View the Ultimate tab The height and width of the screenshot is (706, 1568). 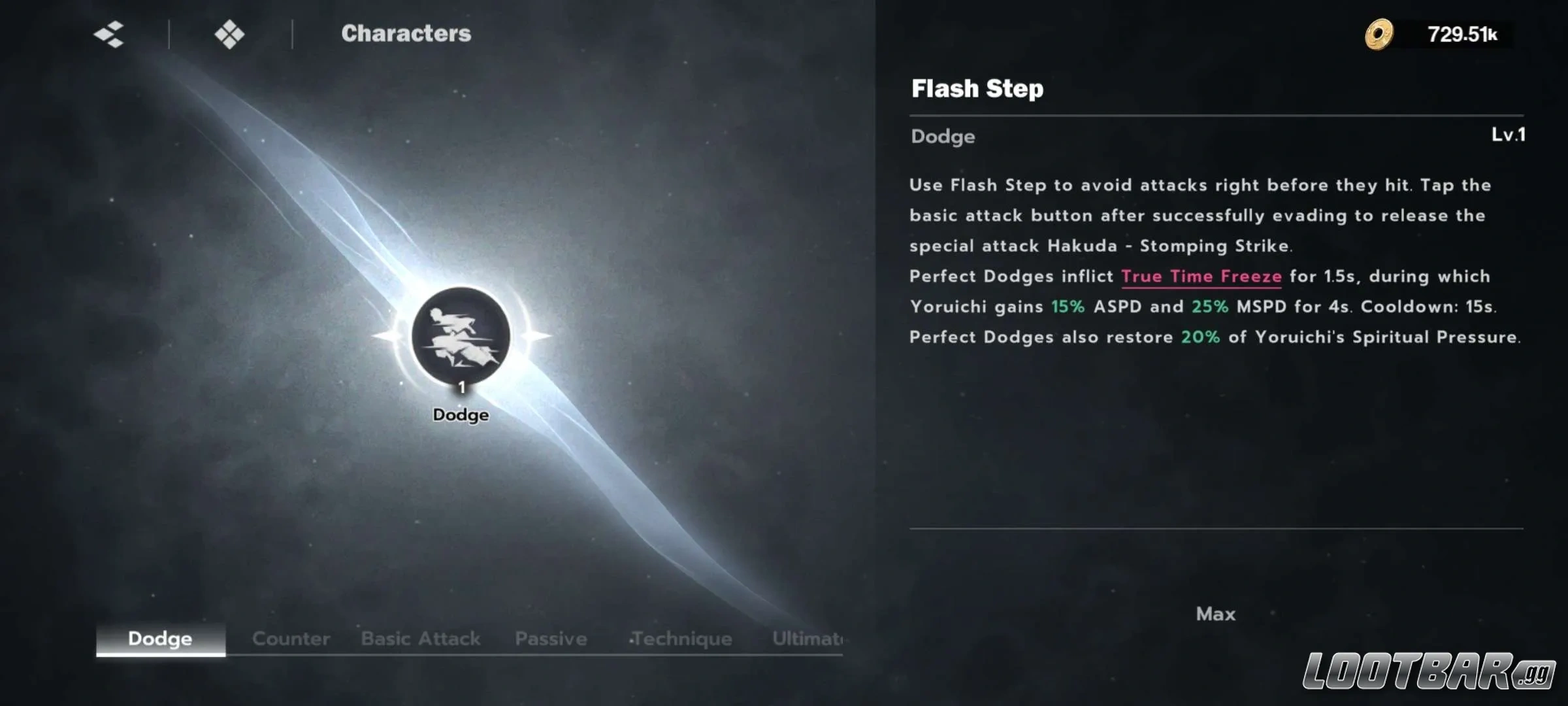[x=807, y=639]
